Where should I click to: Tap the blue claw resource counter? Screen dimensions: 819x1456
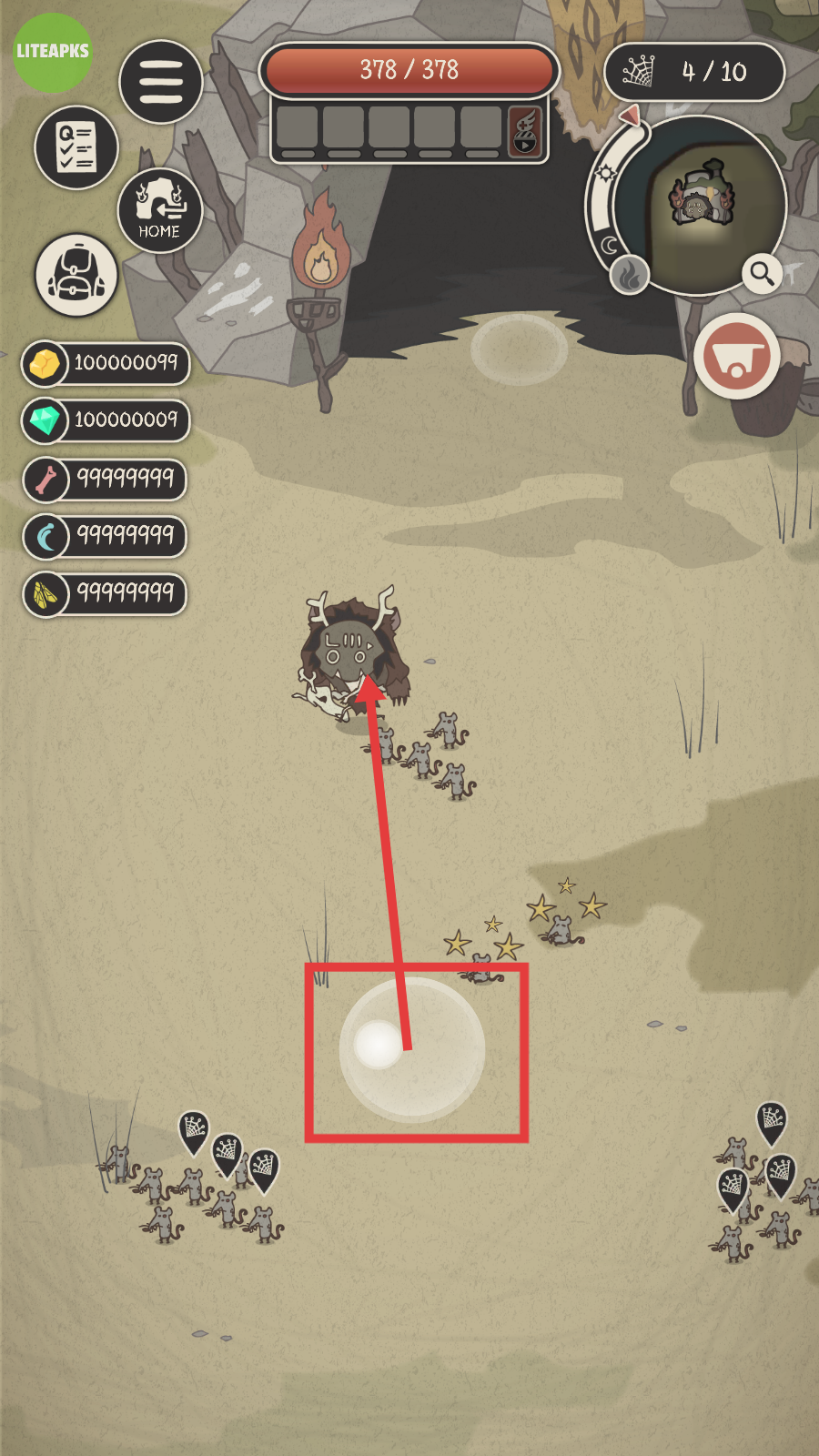click(106, 536)
